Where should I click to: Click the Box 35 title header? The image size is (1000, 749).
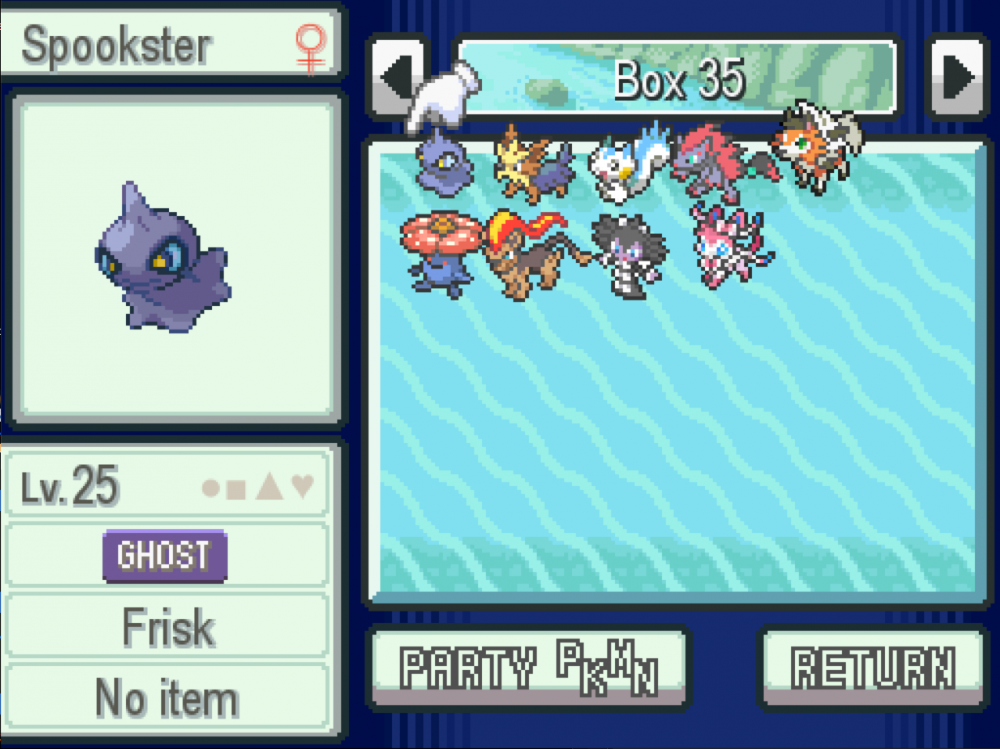click(678, 77)
